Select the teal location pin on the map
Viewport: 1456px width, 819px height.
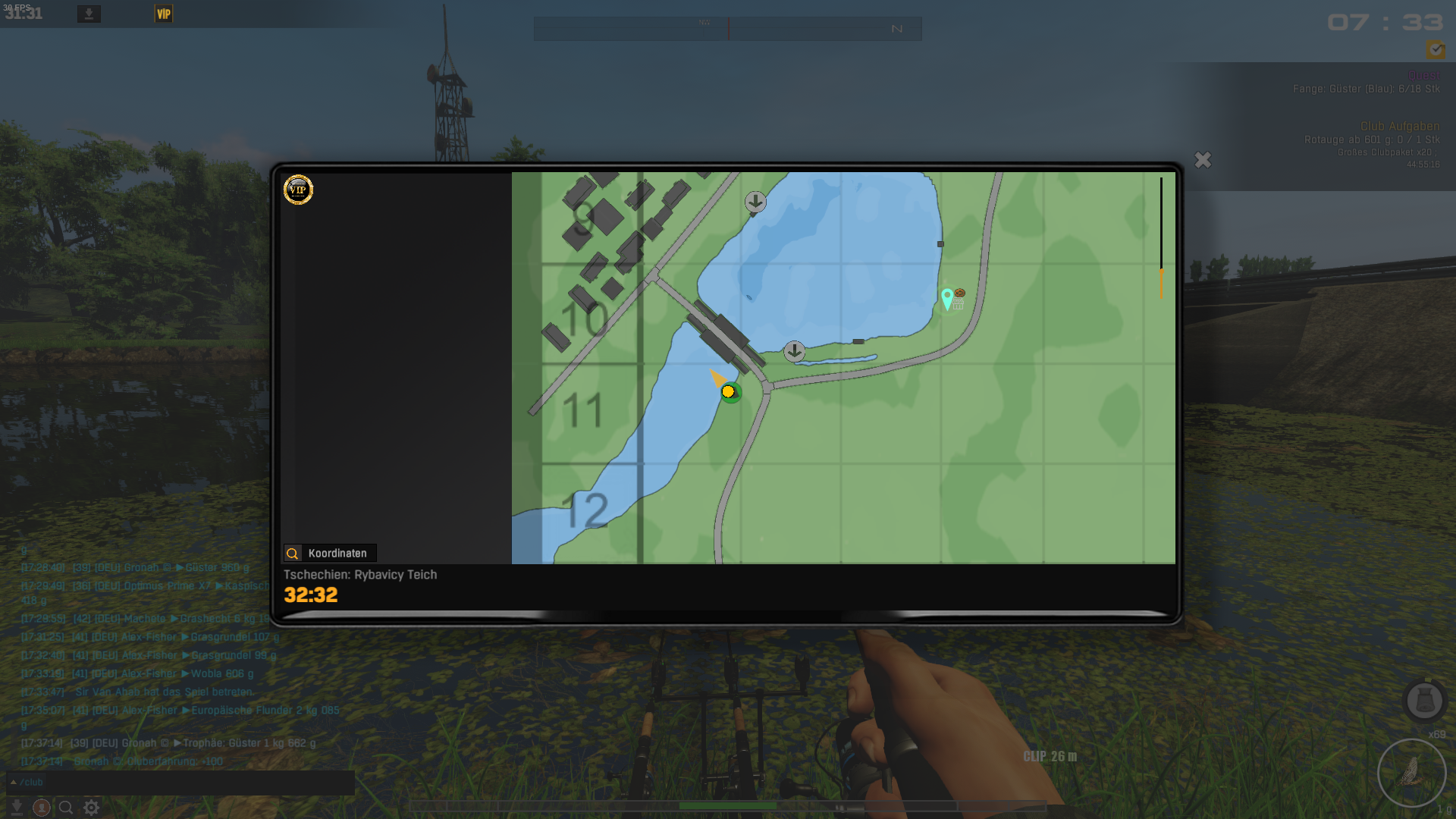pos(946,298)
